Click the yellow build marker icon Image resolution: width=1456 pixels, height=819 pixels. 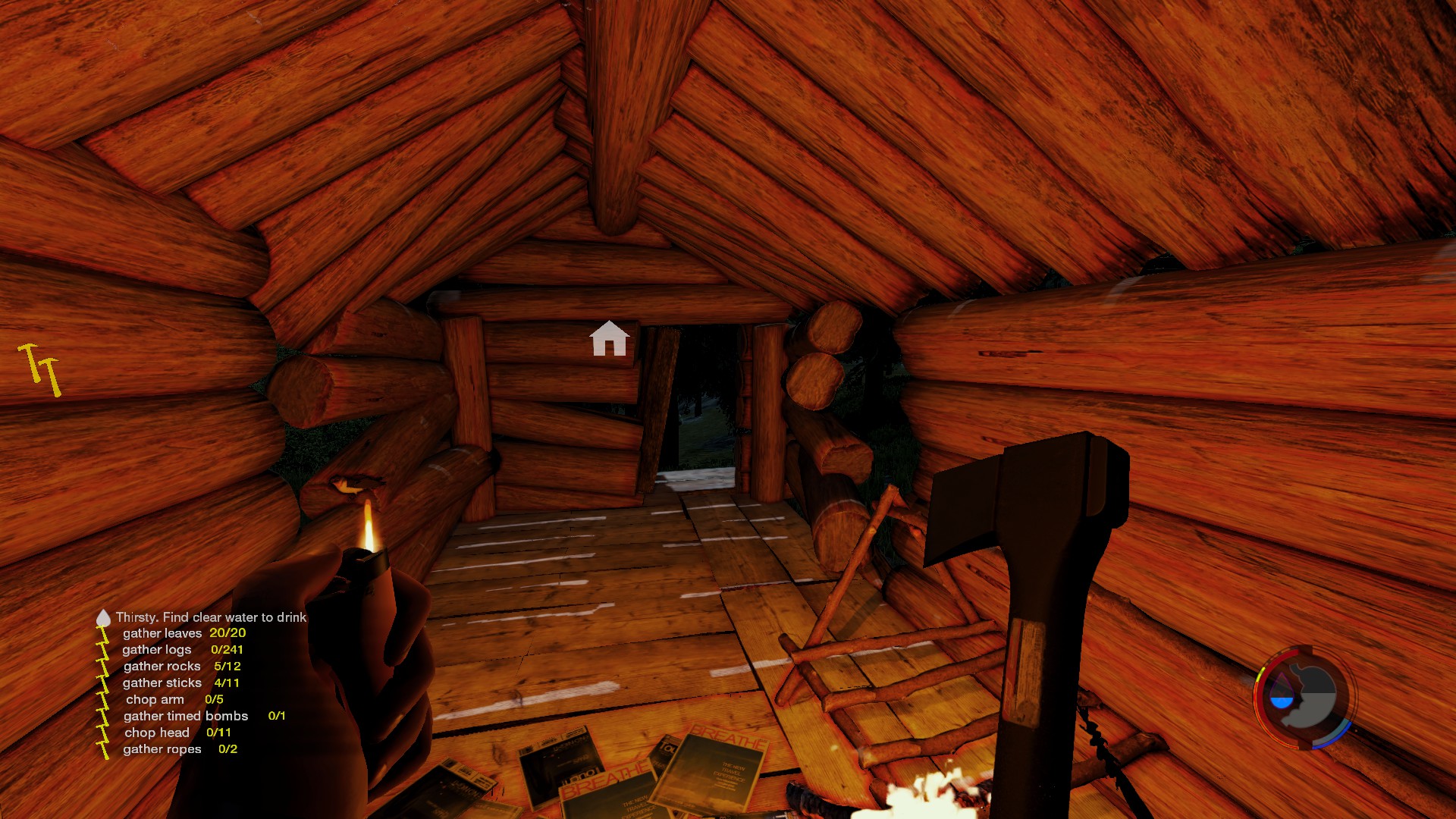pos(39,369)
